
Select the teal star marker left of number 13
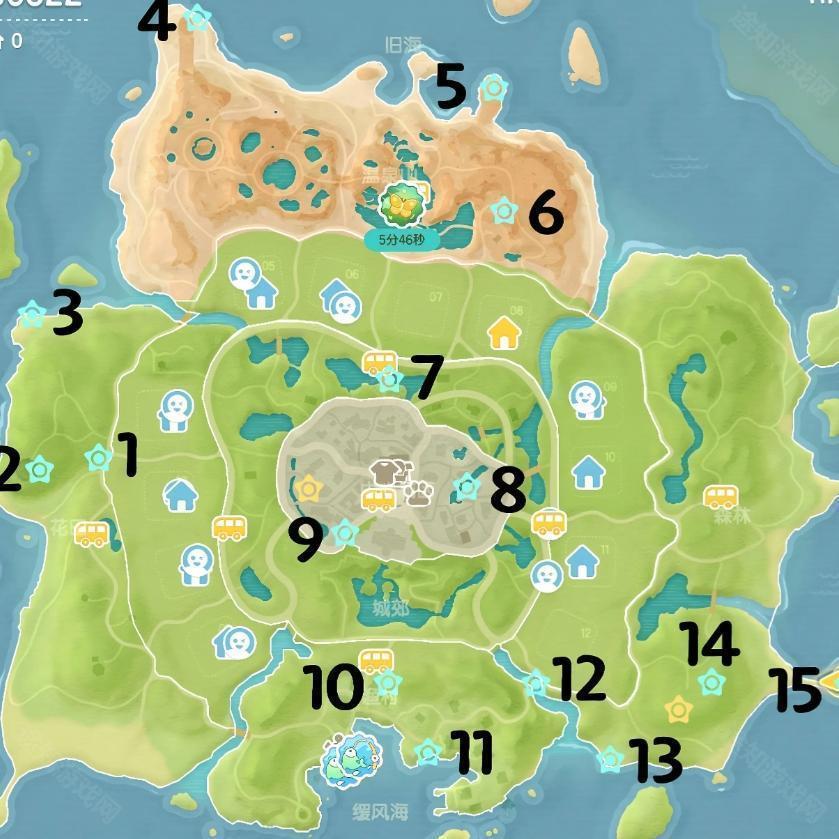click(x=609, y=760)
